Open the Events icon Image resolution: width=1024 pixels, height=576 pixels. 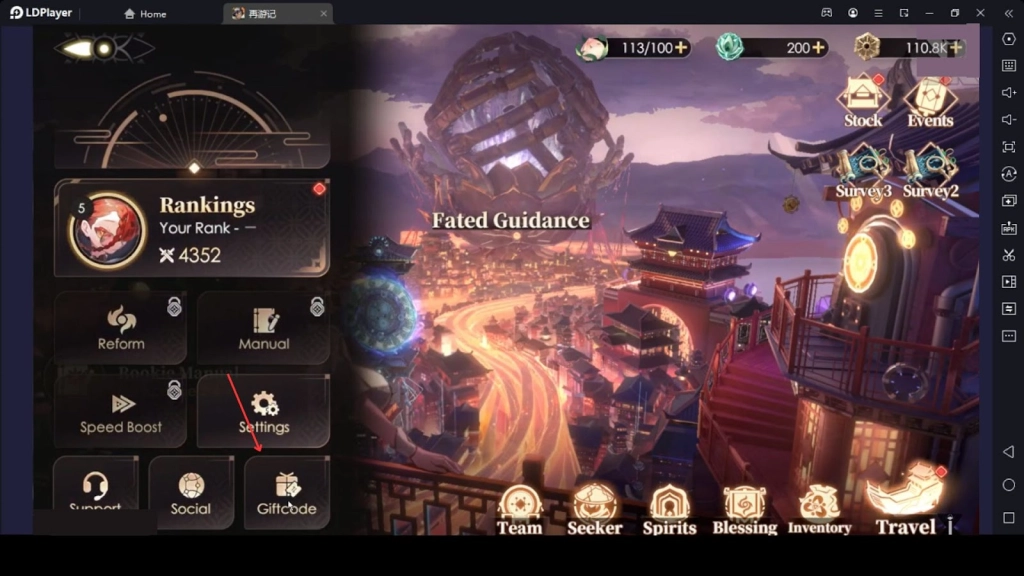pyautogui.click(x=930, y=101)
